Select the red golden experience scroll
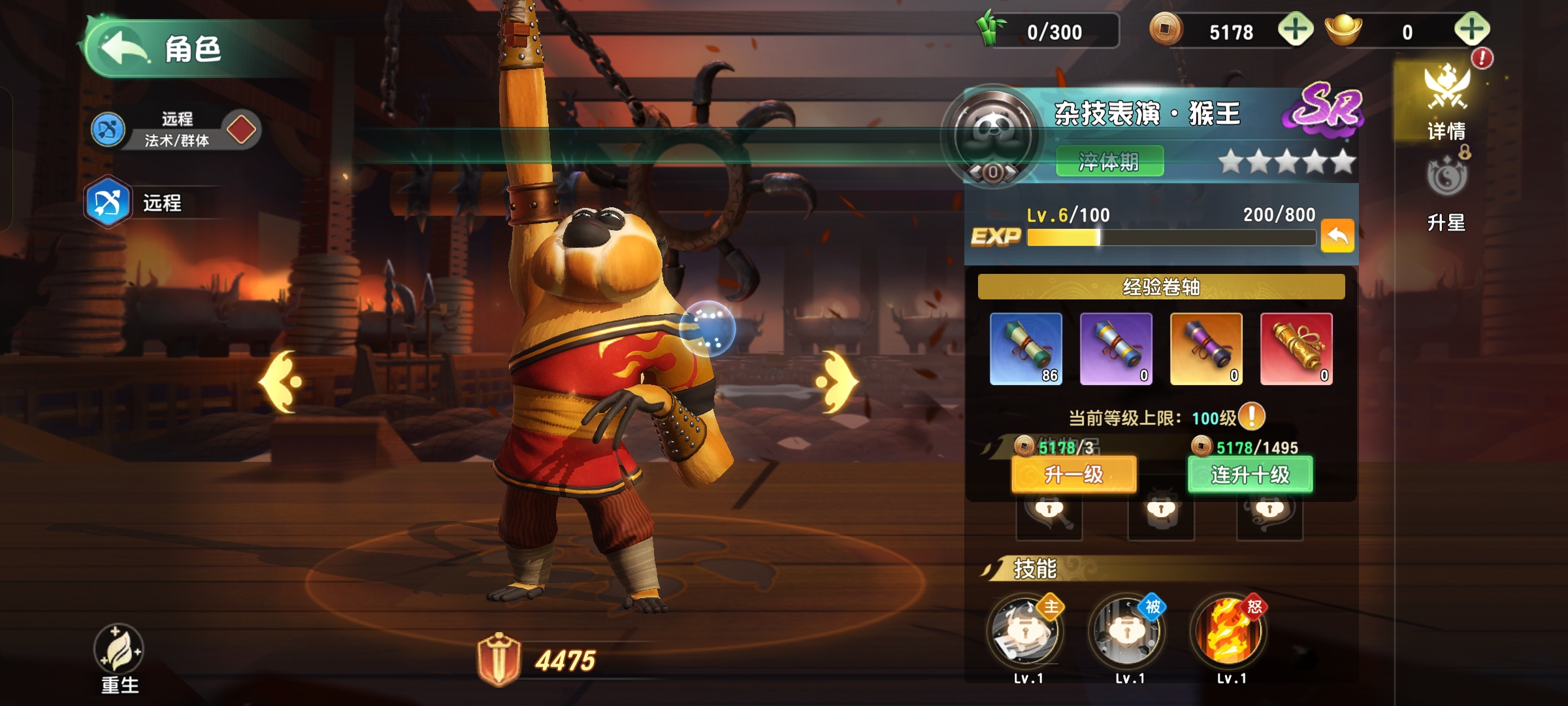Viewport: 1568px width, 706px height. (x=1296, y=348)
